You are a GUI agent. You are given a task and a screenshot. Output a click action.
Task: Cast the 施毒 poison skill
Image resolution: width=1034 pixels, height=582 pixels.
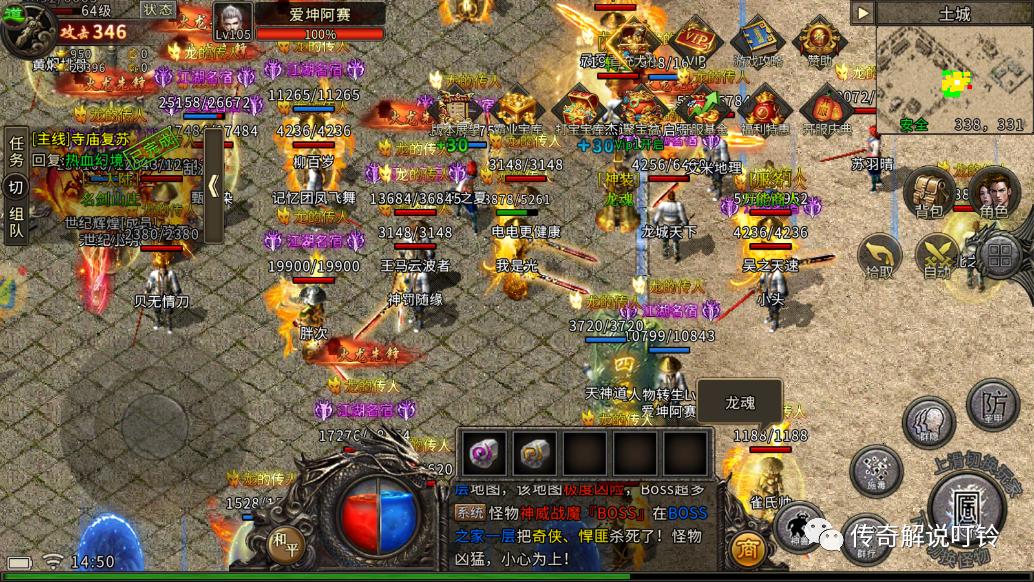[x=875, y=470]
